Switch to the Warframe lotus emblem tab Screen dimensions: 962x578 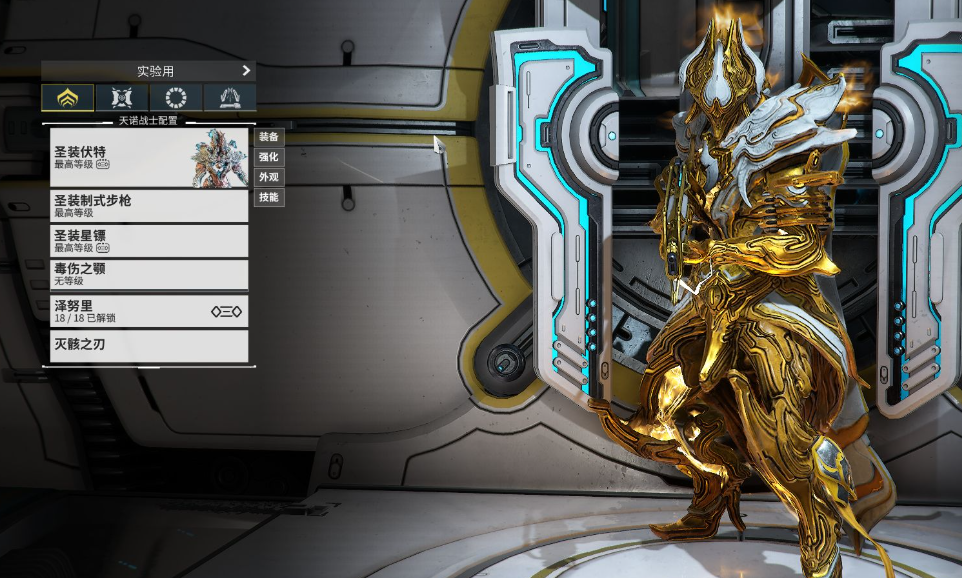(68, 98)
